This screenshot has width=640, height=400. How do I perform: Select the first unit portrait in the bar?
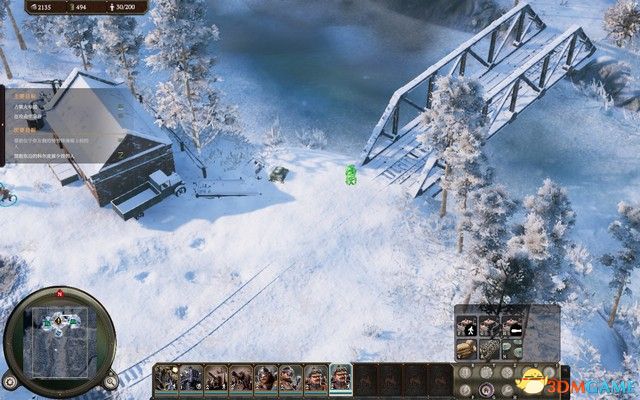click(x=166, y=378)
